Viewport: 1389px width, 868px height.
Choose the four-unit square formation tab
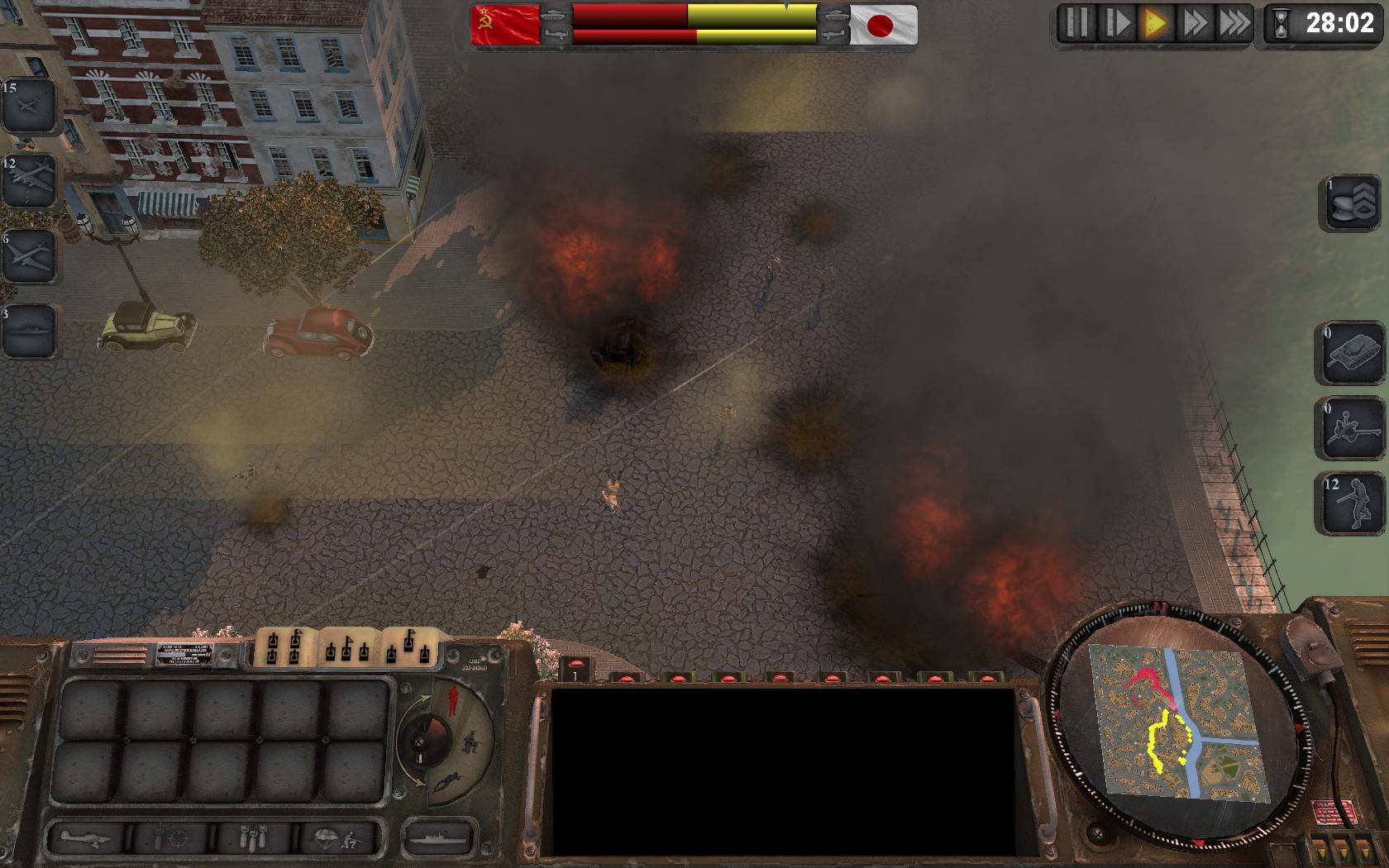coord(284,647)
